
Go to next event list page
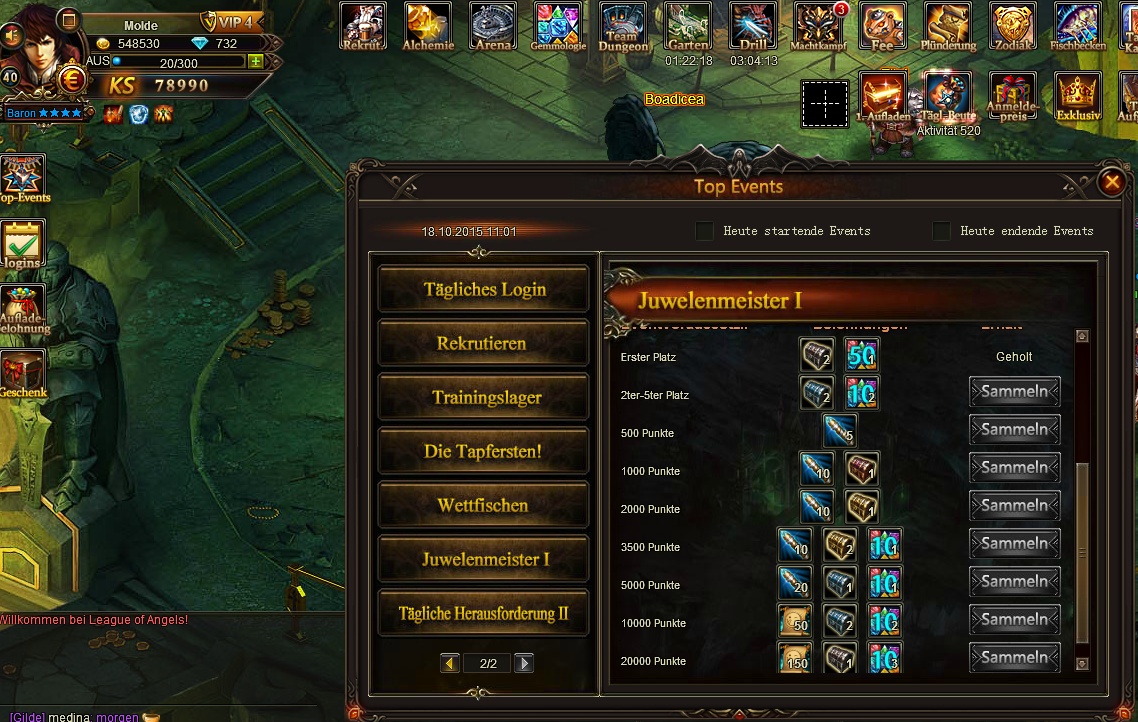coord(523,663)
